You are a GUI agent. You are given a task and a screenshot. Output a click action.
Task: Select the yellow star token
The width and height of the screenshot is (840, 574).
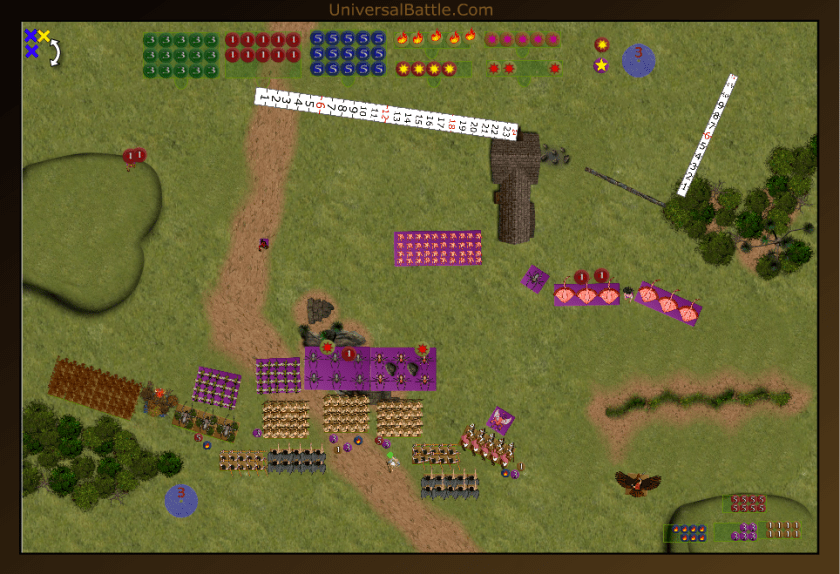point(601,65)
